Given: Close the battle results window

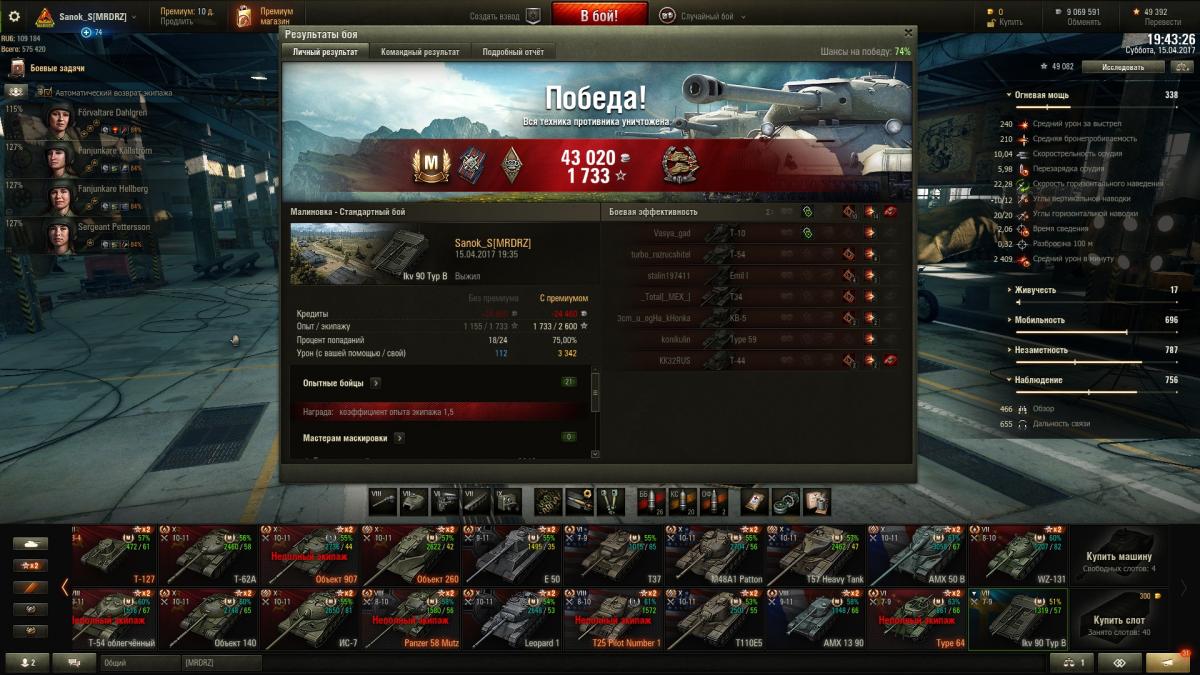Looking at the screenshot, I should [x=907, y=33].
